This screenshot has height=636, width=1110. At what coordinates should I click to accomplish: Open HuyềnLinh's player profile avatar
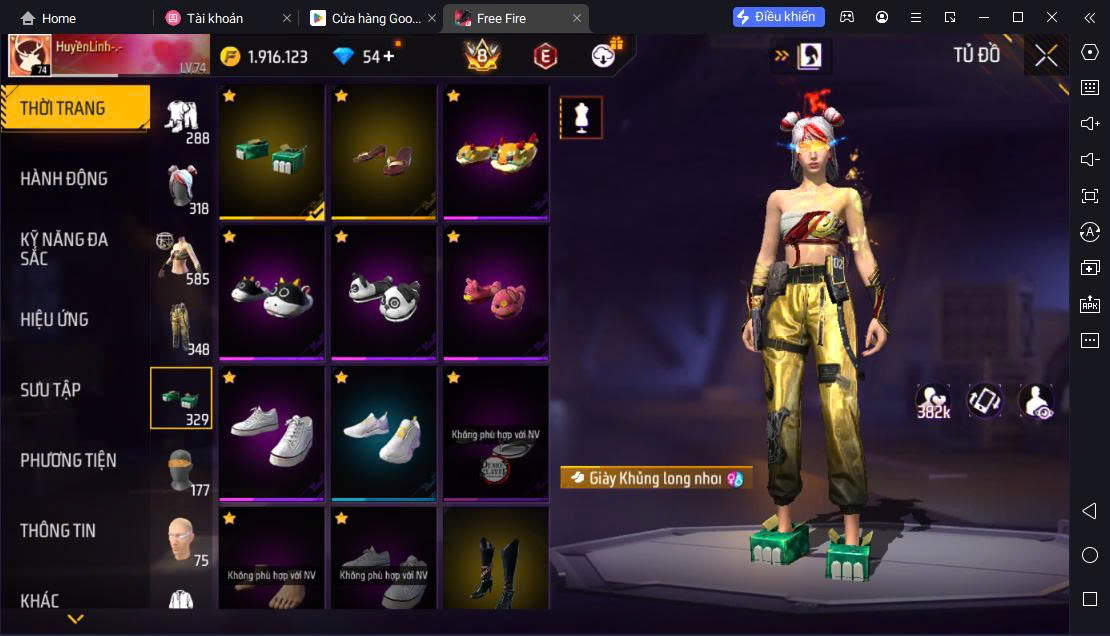[30, 56]
